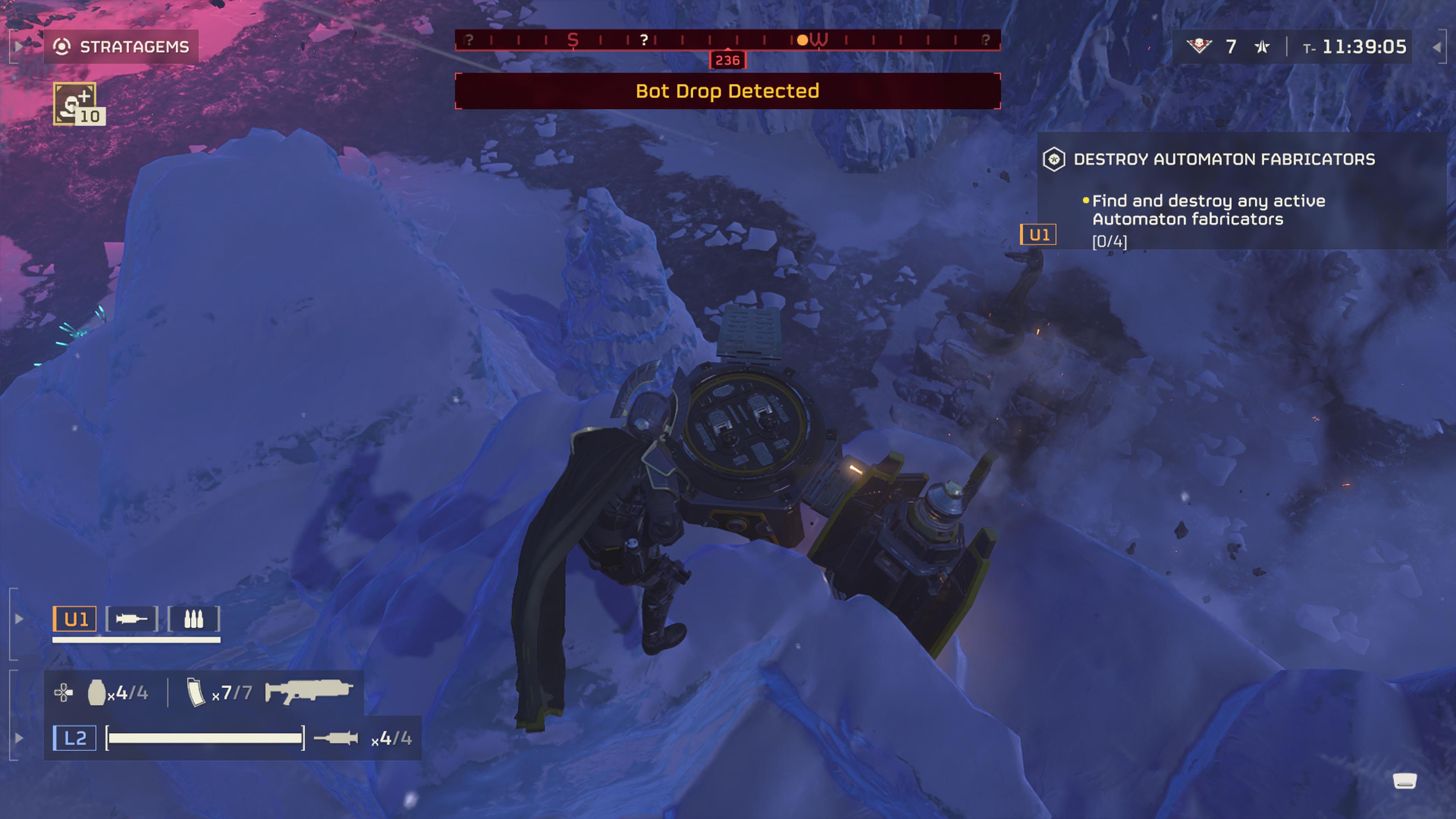
Task: Select the stim injector squad slot
Action: (x=132, y=619)
